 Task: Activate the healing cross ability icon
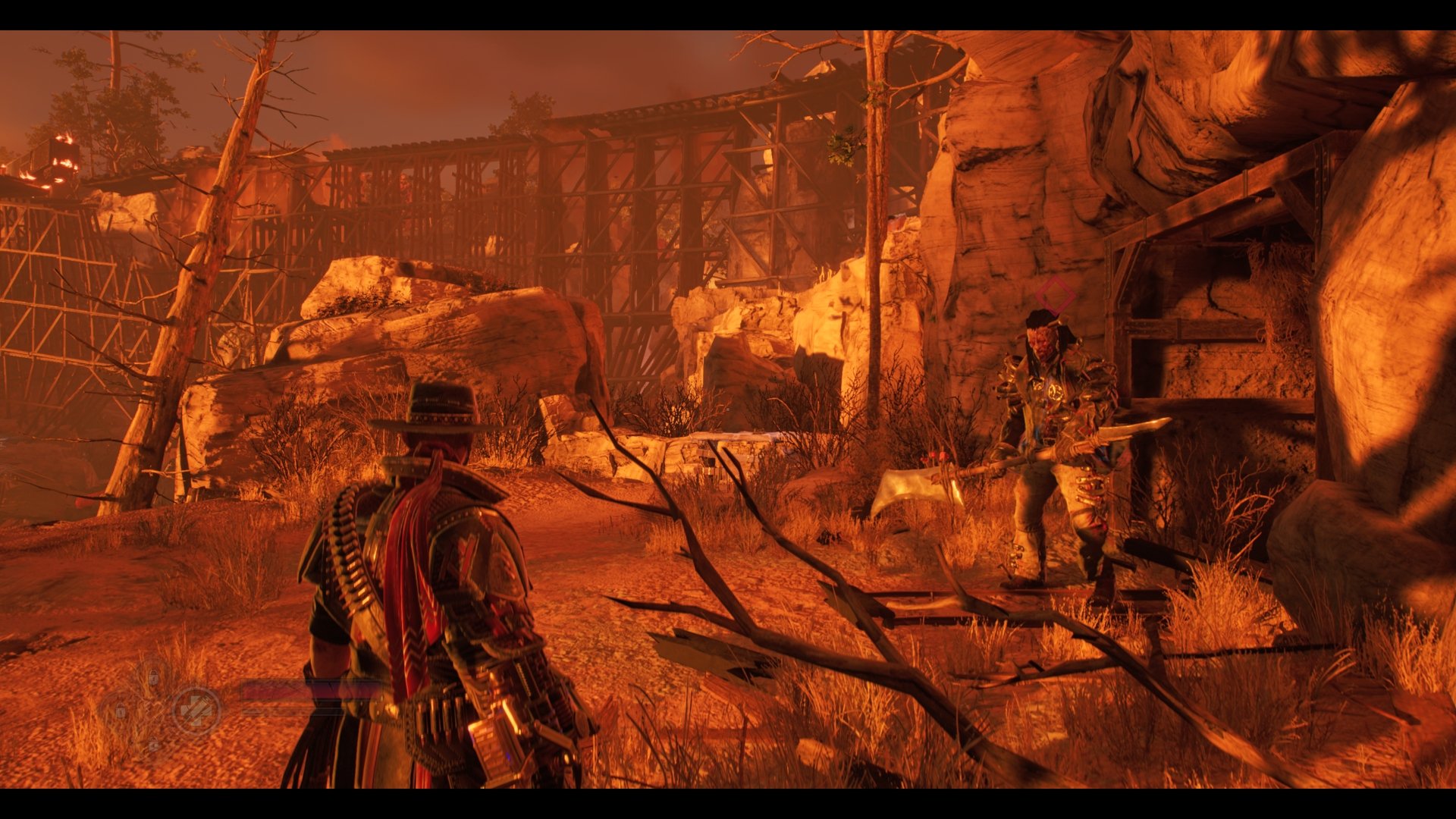tap(196, 711)
